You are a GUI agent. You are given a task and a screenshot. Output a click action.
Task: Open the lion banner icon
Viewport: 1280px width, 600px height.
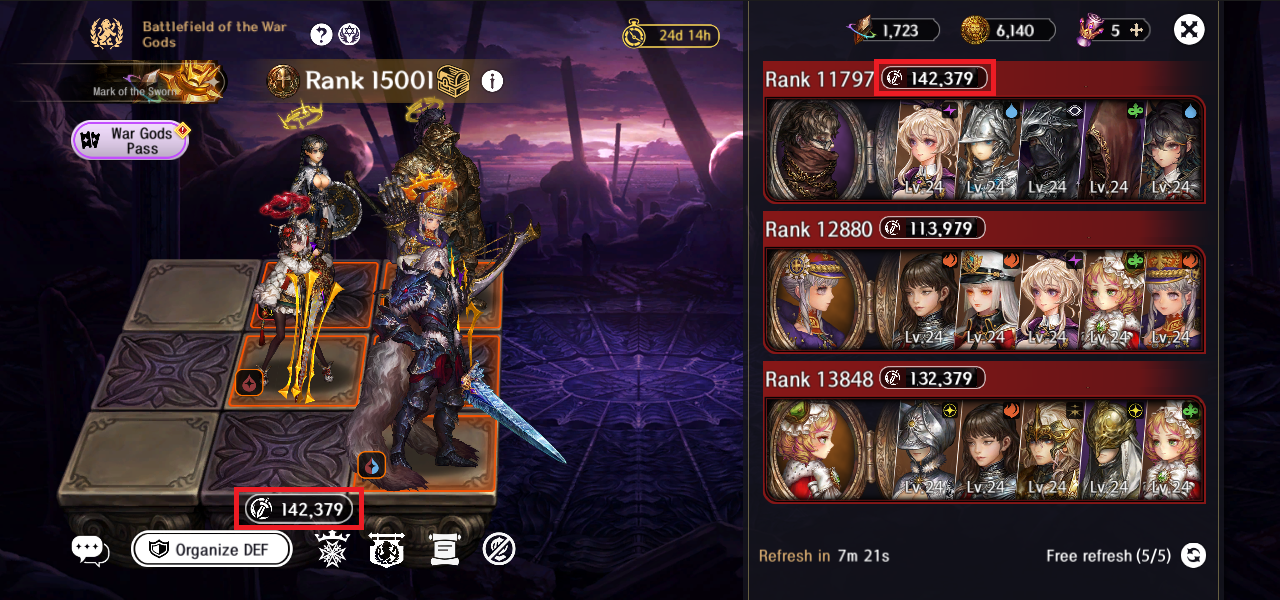[x=385, y=549]
